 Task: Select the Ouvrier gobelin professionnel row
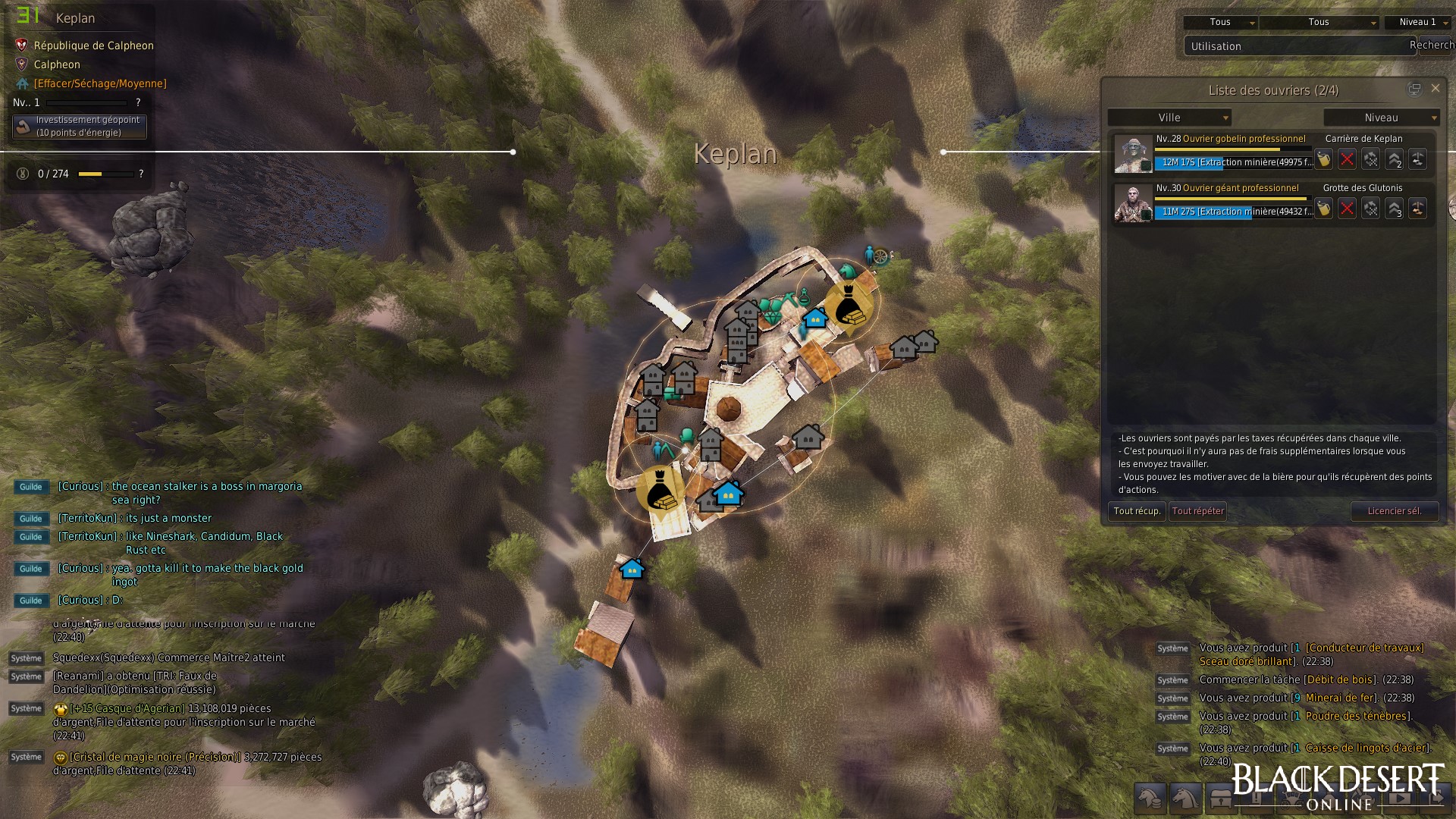[1230, 140]
